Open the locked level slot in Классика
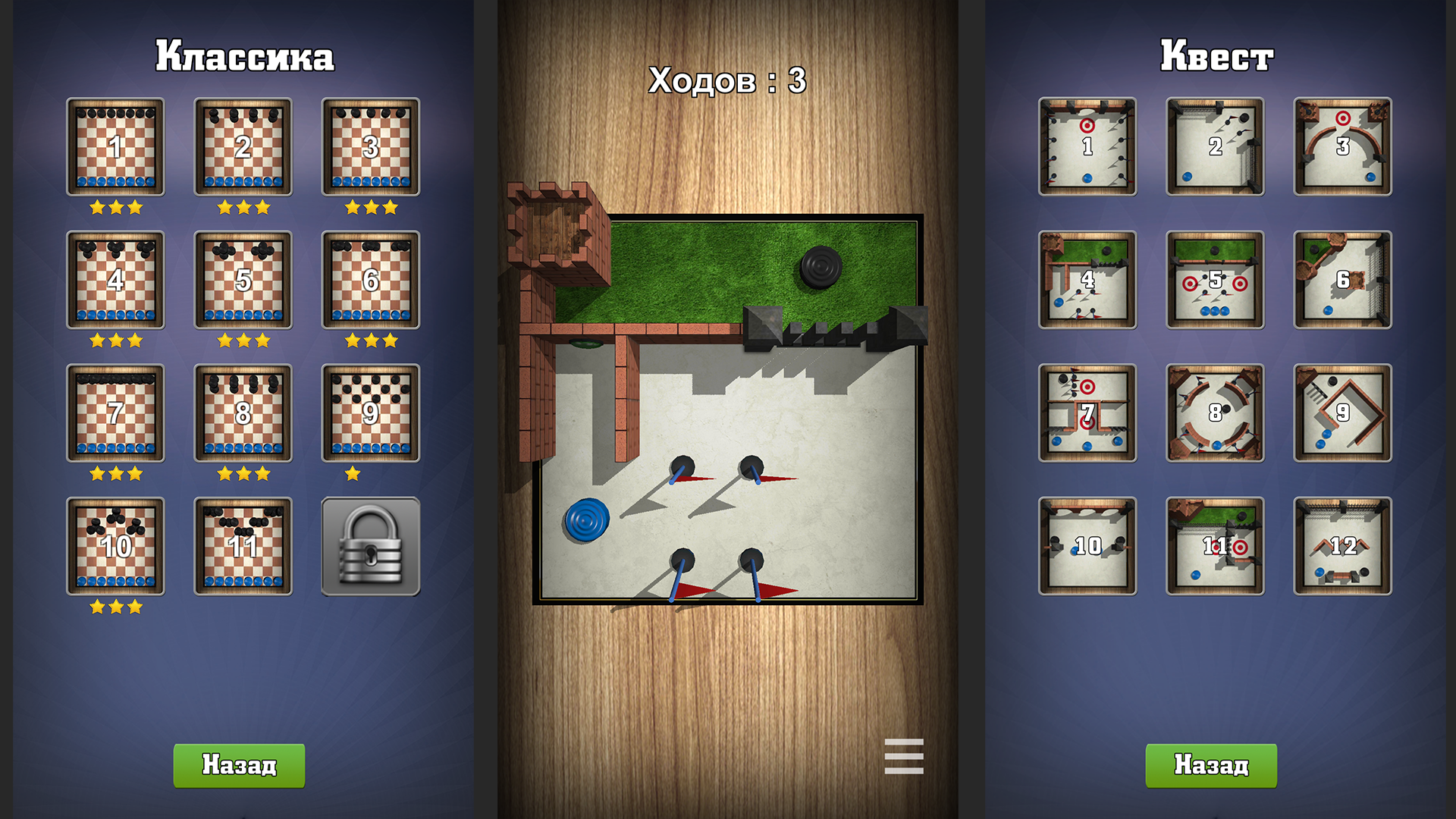This screenshot has width=1456, height=819. coord(370,548)
